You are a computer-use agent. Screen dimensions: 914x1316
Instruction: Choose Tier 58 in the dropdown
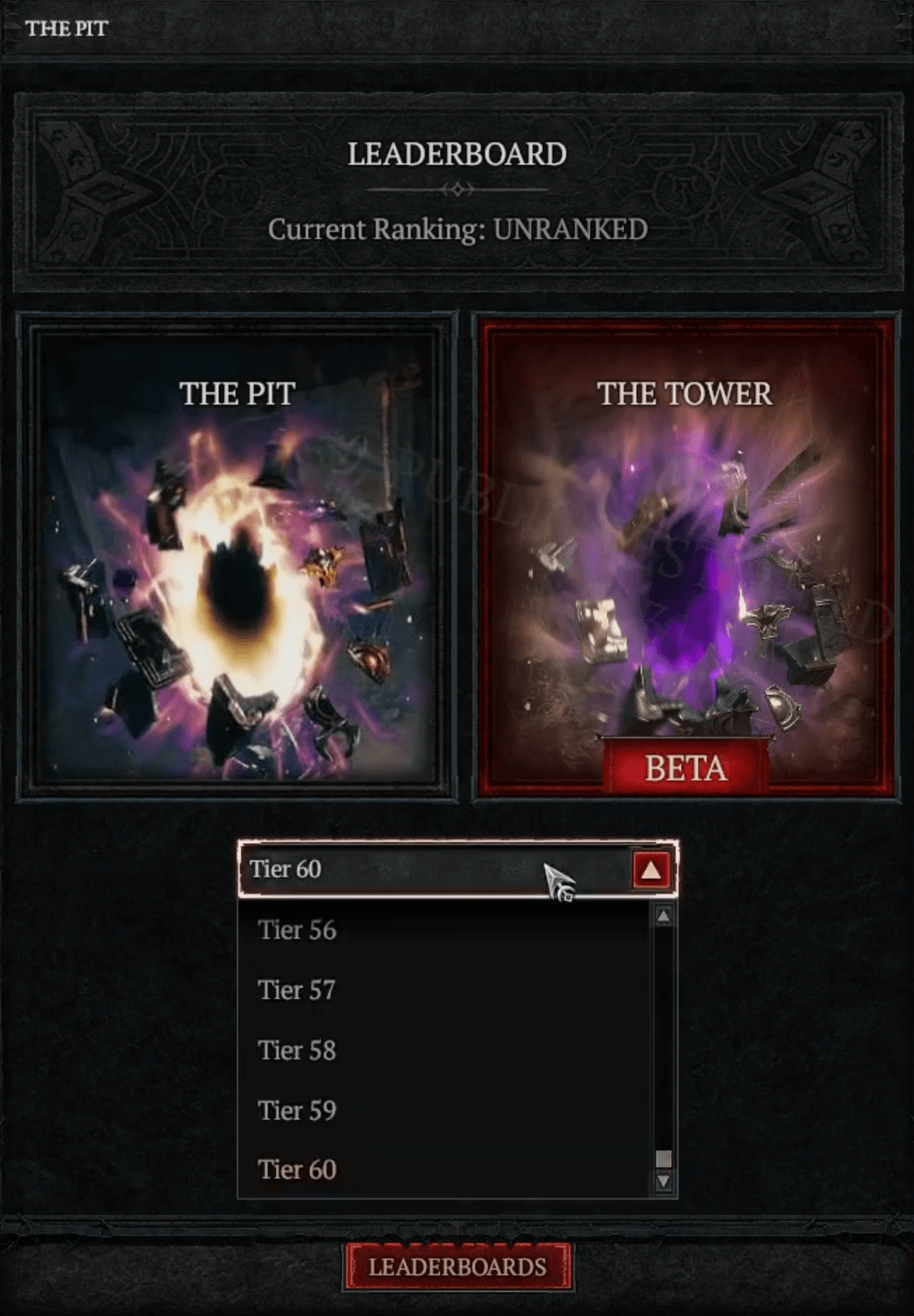[x=297, y=1050]
